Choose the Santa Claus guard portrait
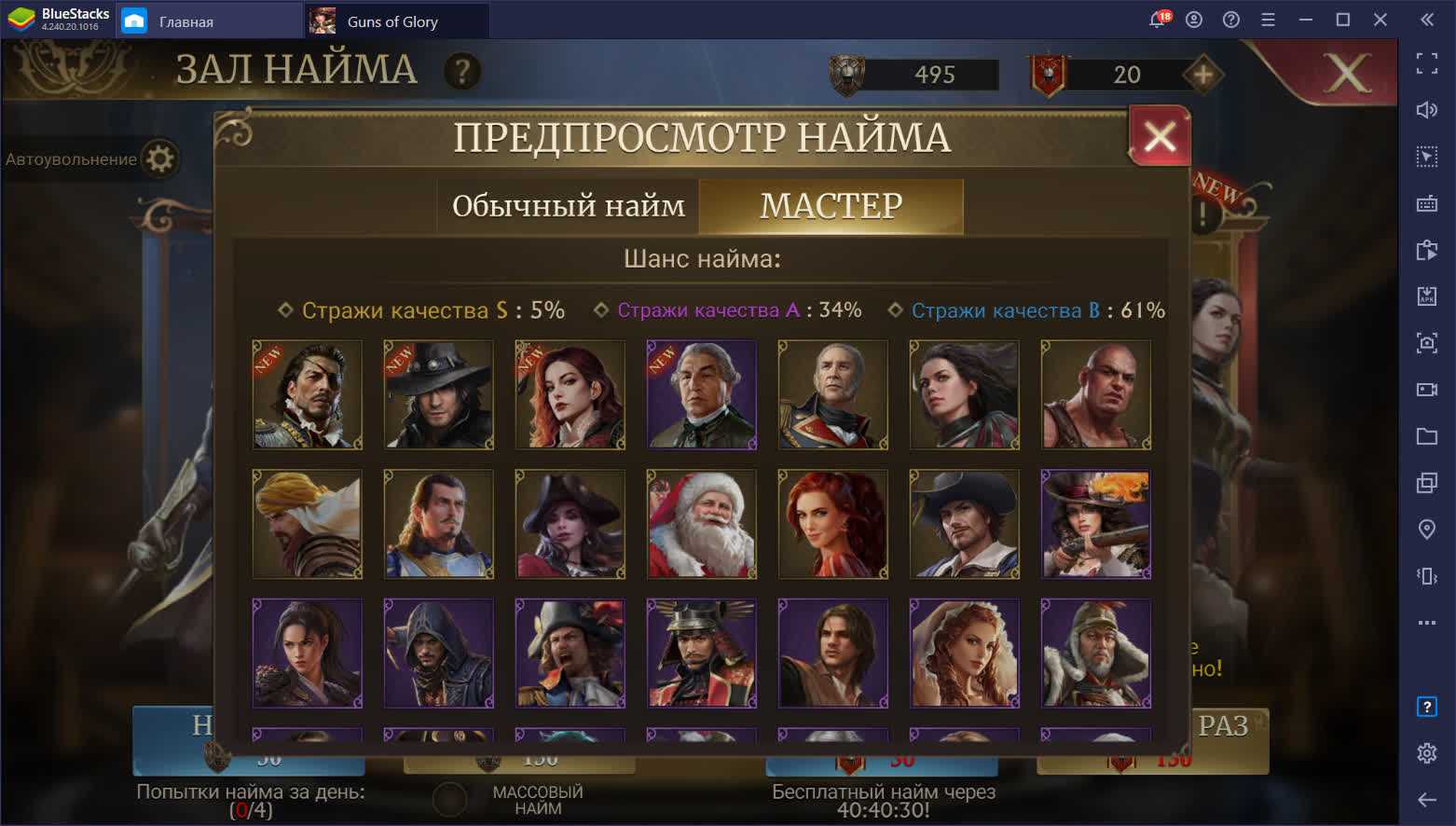The image size is (1456, 826). tap(702, 524)
